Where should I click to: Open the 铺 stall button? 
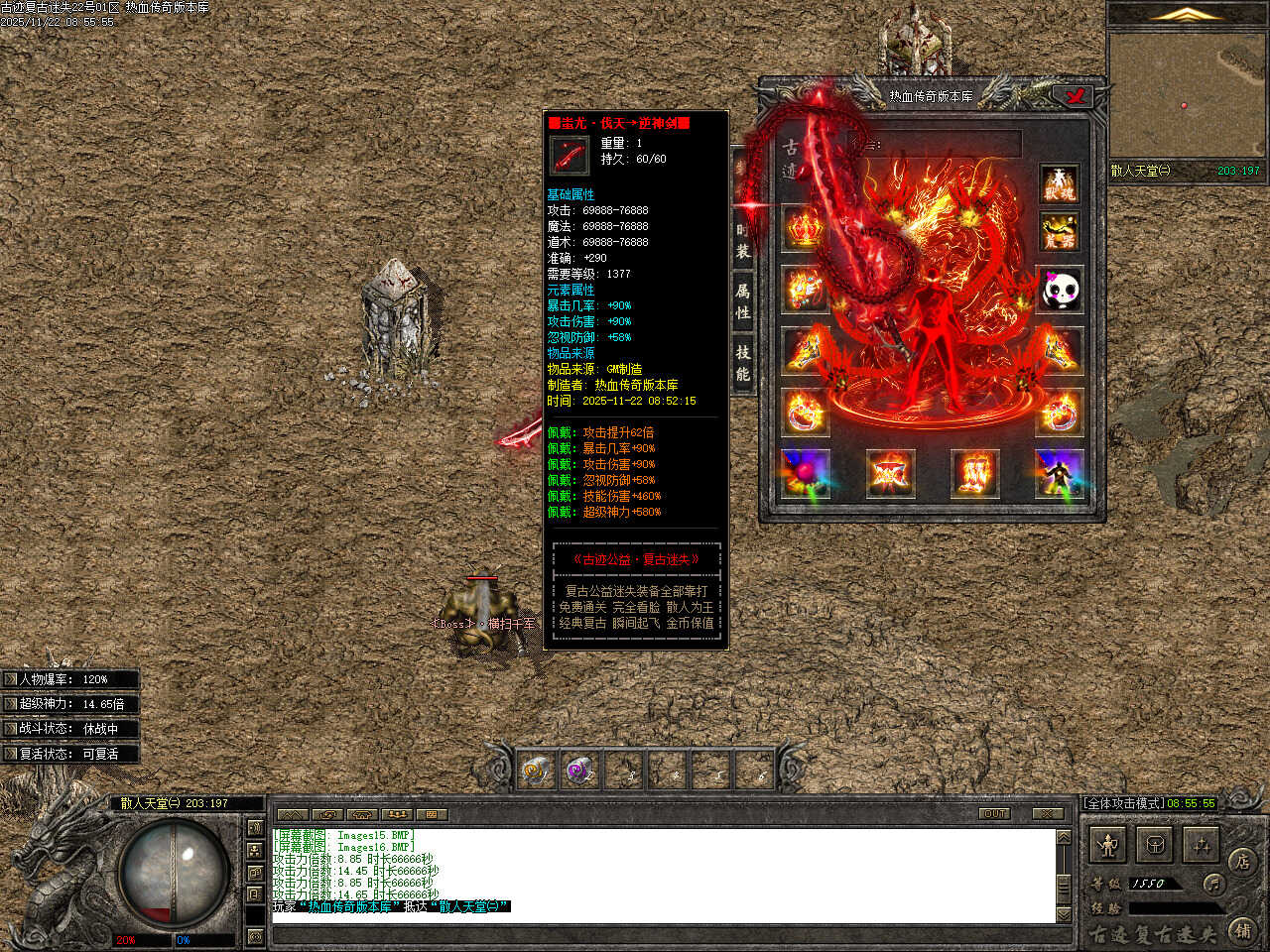tap(1241, 930)
